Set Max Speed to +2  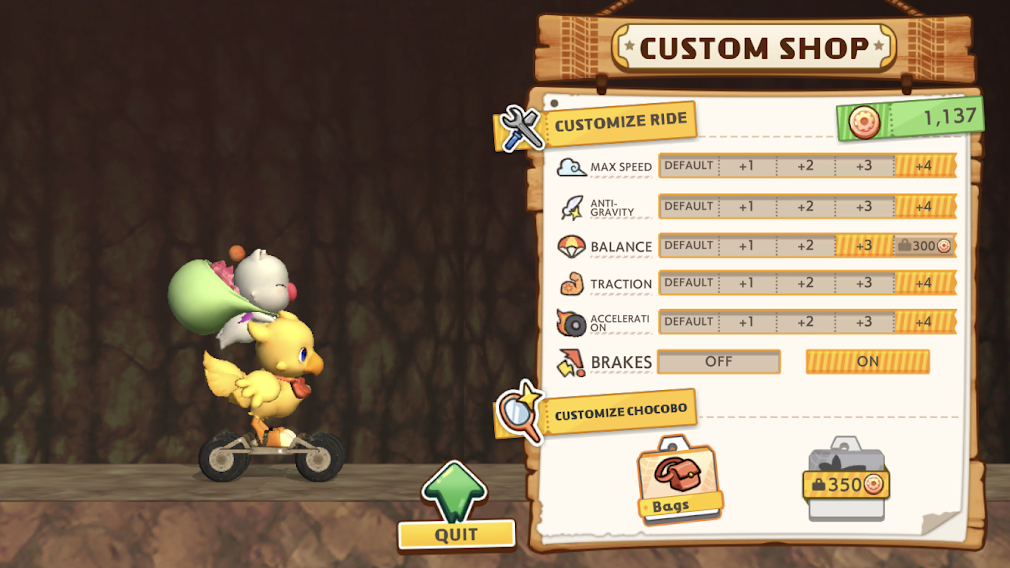pyautogui.click(x=806, y=166)
